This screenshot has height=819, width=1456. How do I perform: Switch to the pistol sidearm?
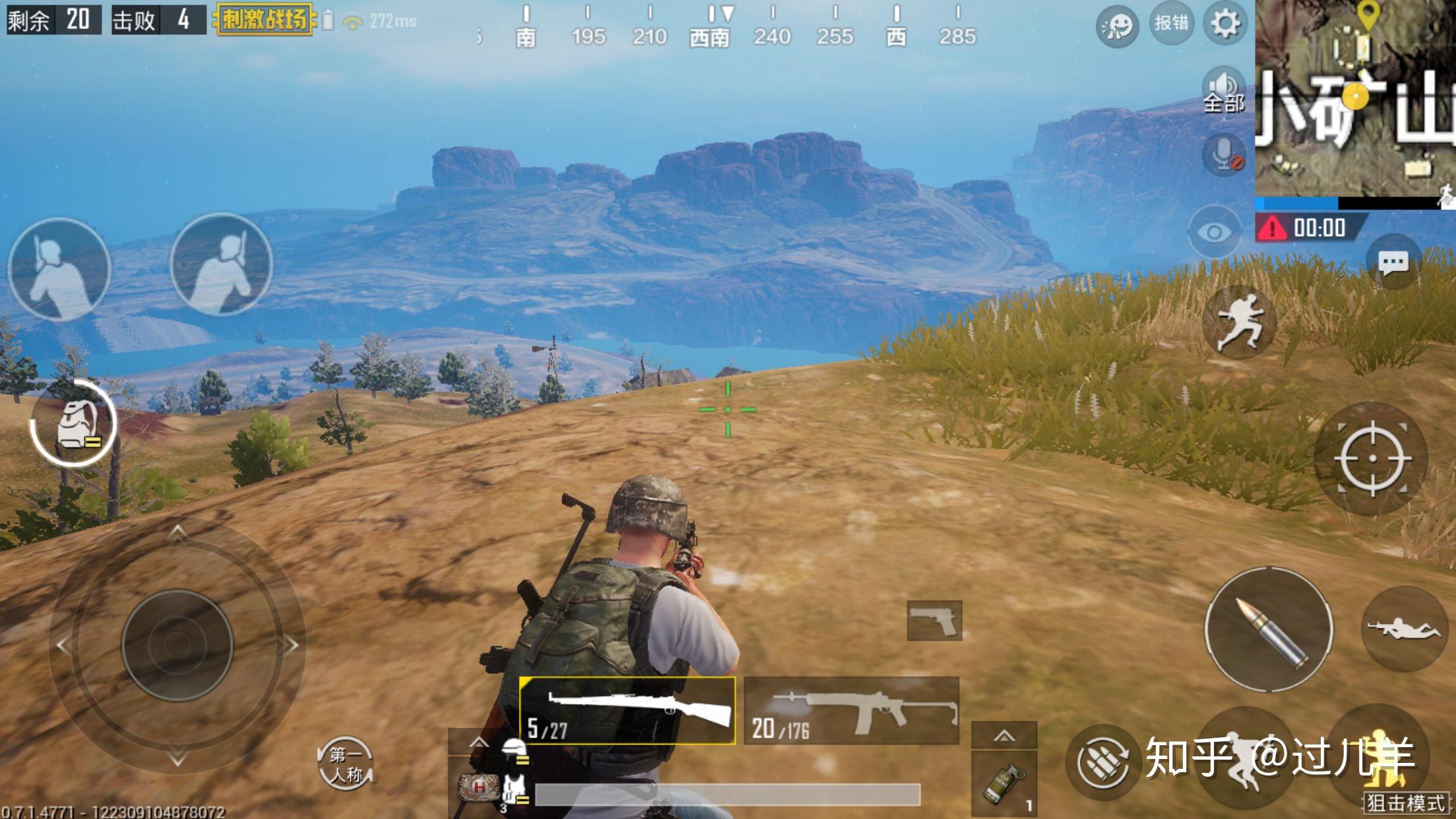[x=934, y=621]
